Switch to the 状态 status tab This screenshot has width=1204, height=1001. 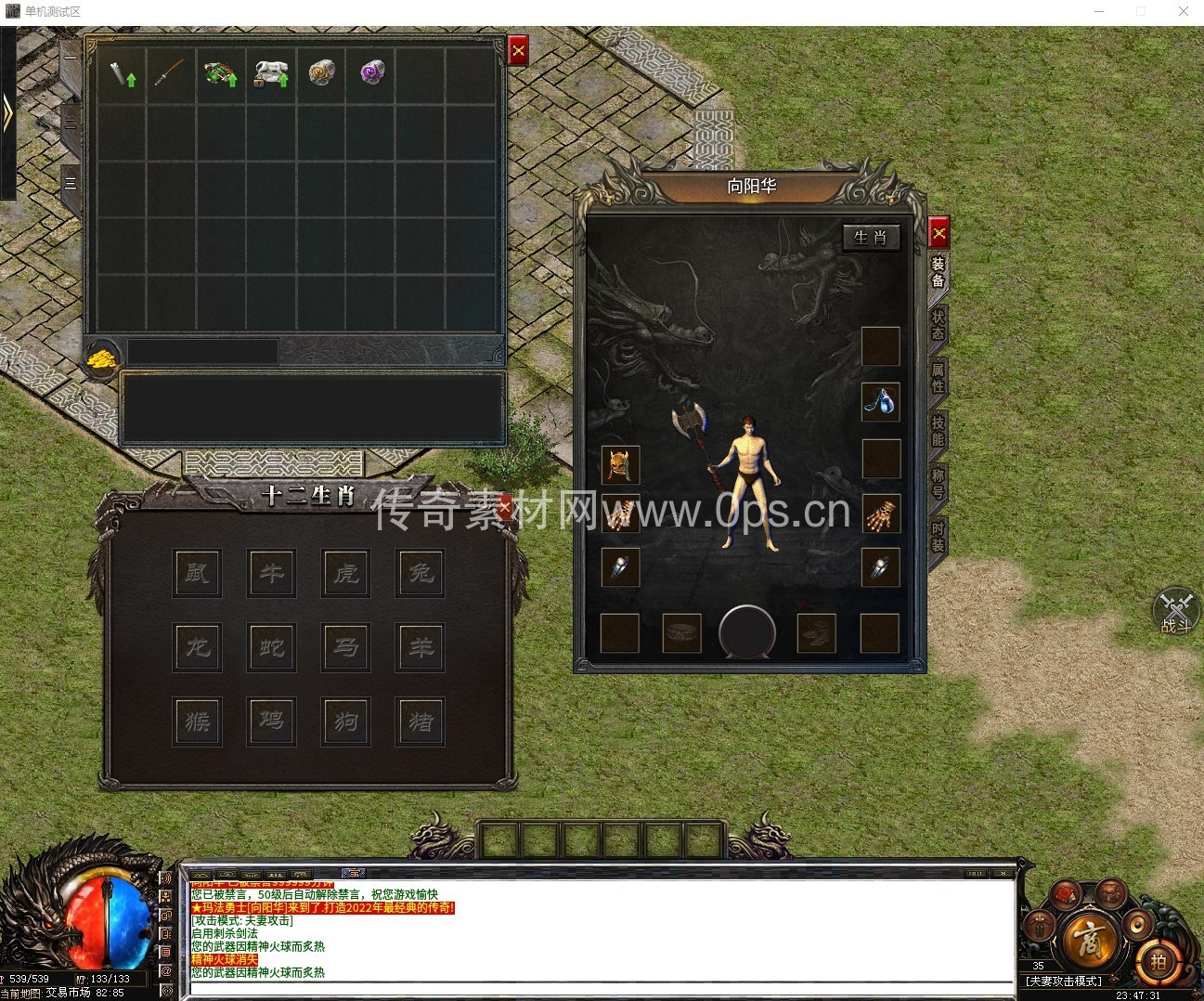pyautogui.click(x=938, y=324)
